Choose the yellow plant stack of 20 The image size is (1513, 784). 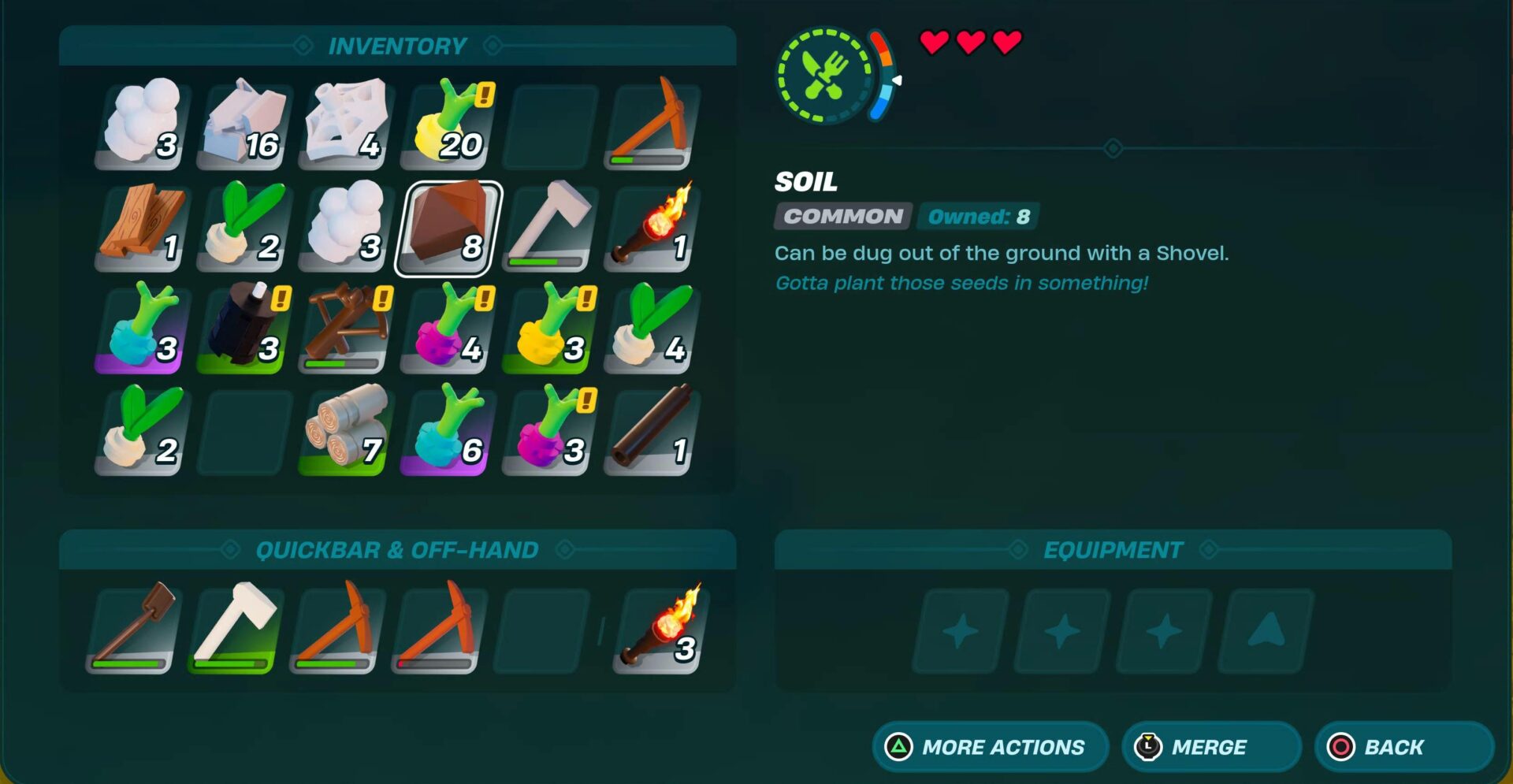[x=448, y=126]
